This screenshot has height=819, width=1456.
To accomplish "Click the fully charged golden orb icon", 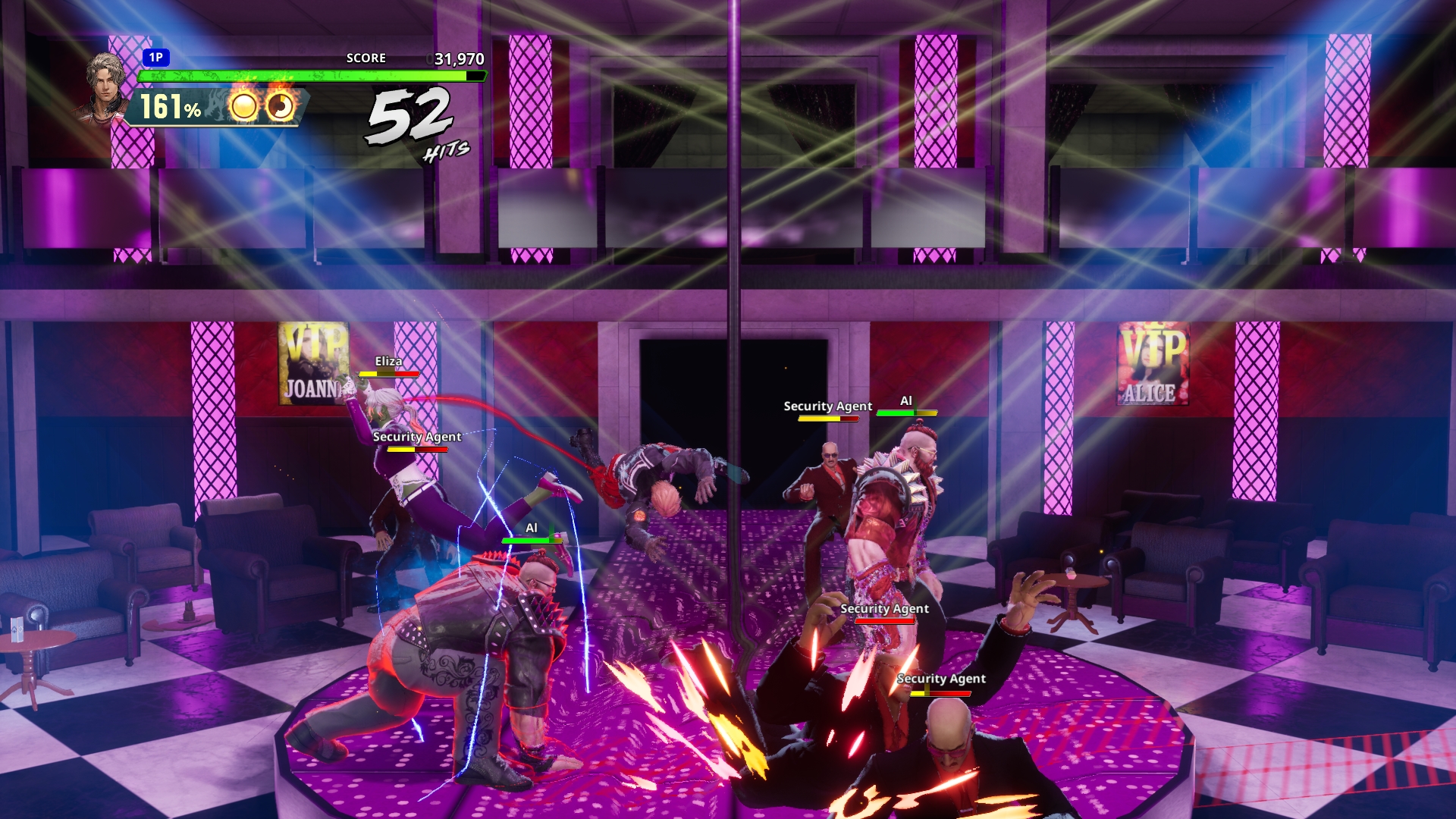I will (x=243, y=107).
